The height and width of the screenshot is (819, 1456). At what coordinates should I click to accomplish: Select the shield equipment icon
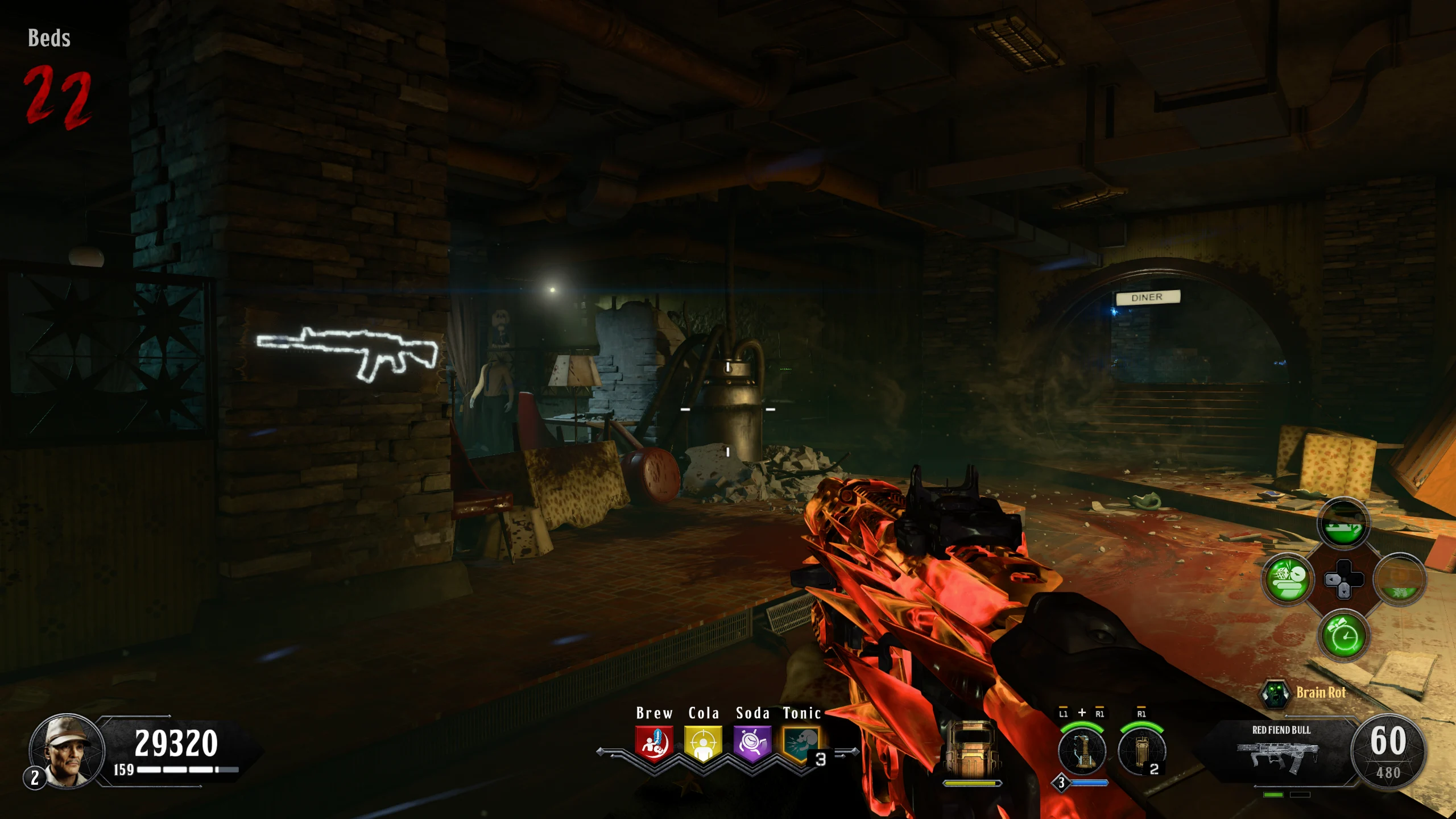coord(971,749)
